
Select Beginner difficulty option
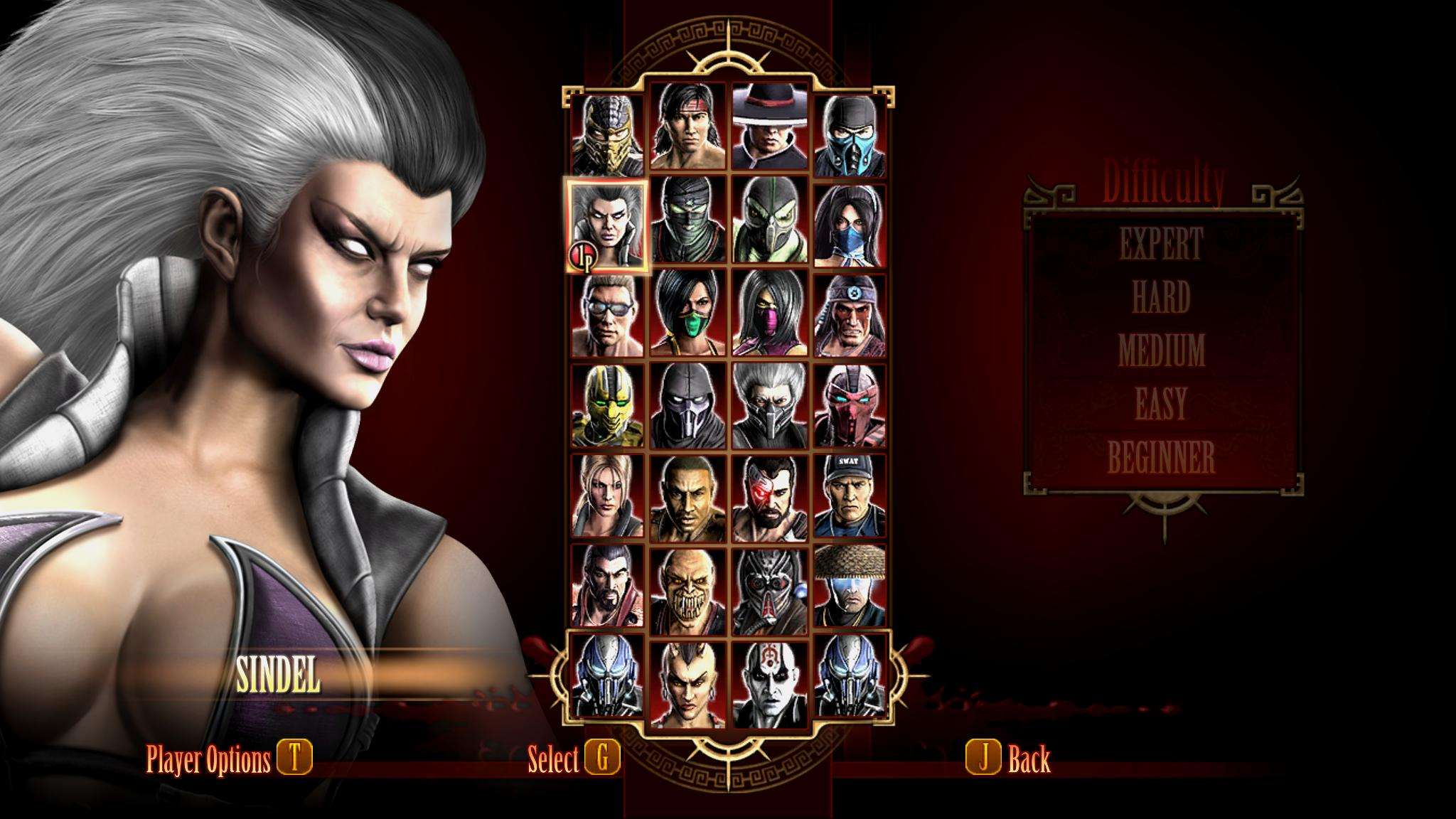coord(1162,458)
